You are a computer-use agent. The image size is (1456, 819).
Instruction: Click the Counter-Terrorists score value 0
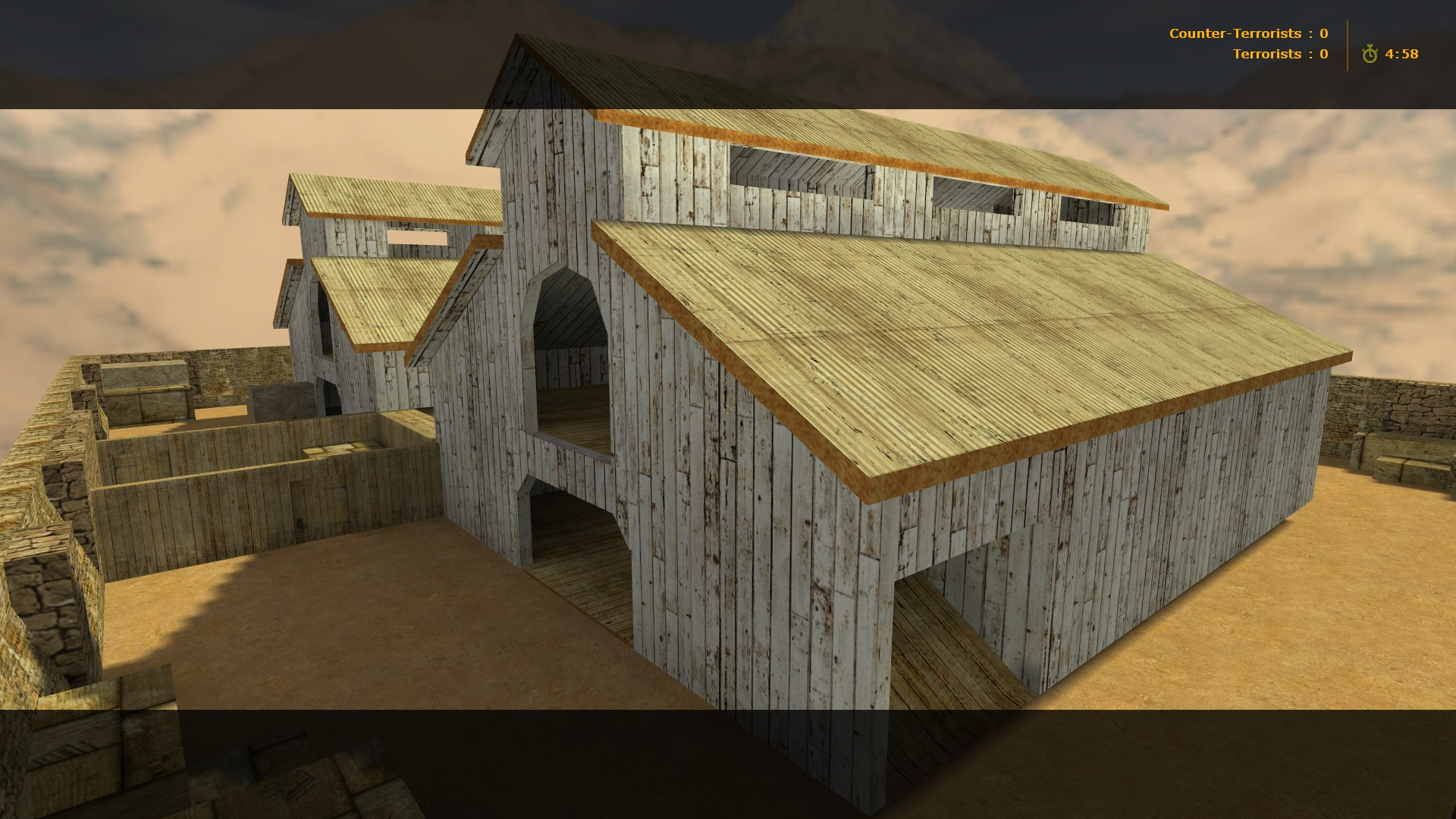tap(1324, 33)
